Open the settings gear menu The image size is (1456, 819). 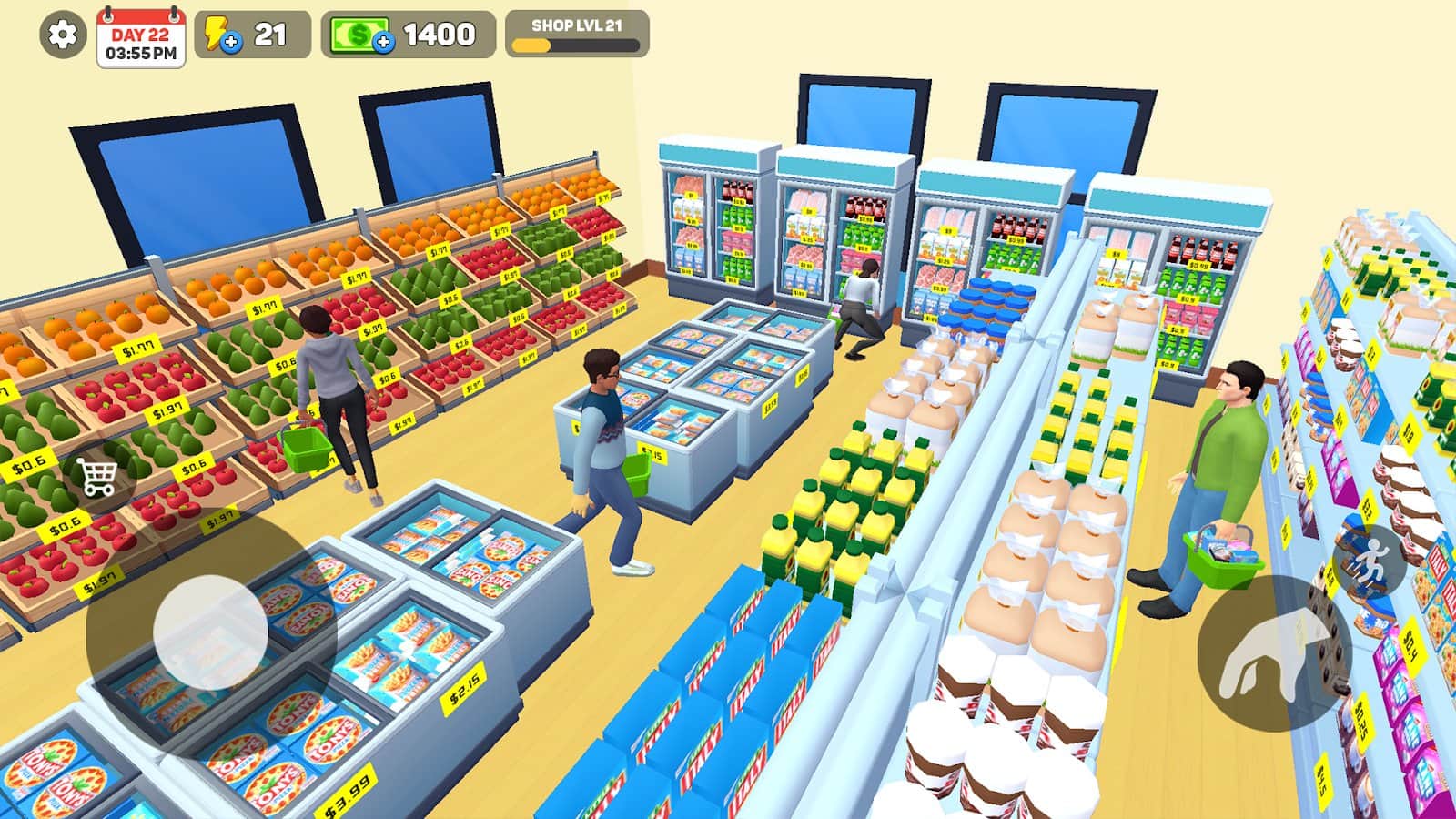point(60,35)
